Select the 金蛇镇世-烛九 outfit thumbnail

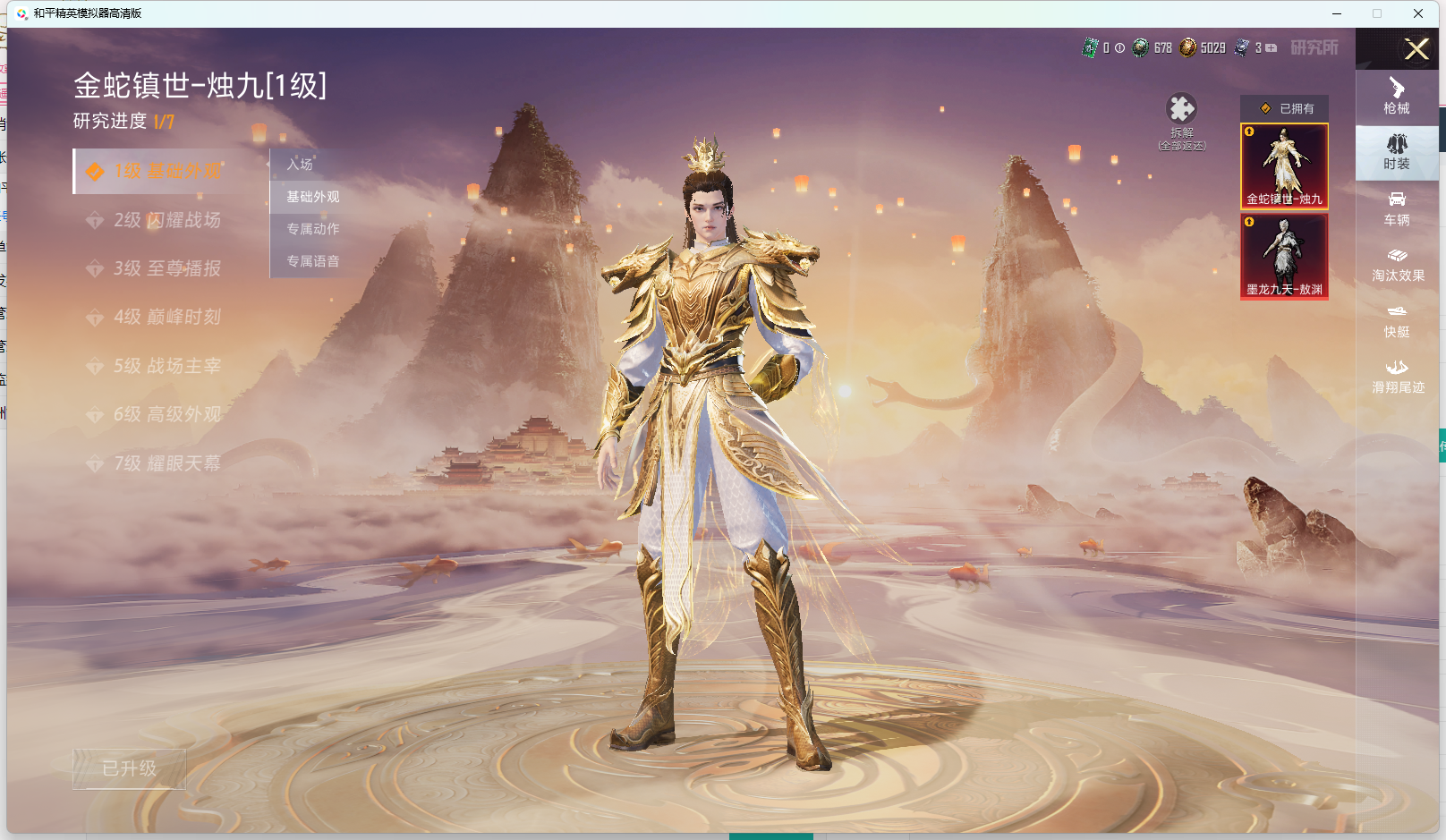pos(1284,166)
